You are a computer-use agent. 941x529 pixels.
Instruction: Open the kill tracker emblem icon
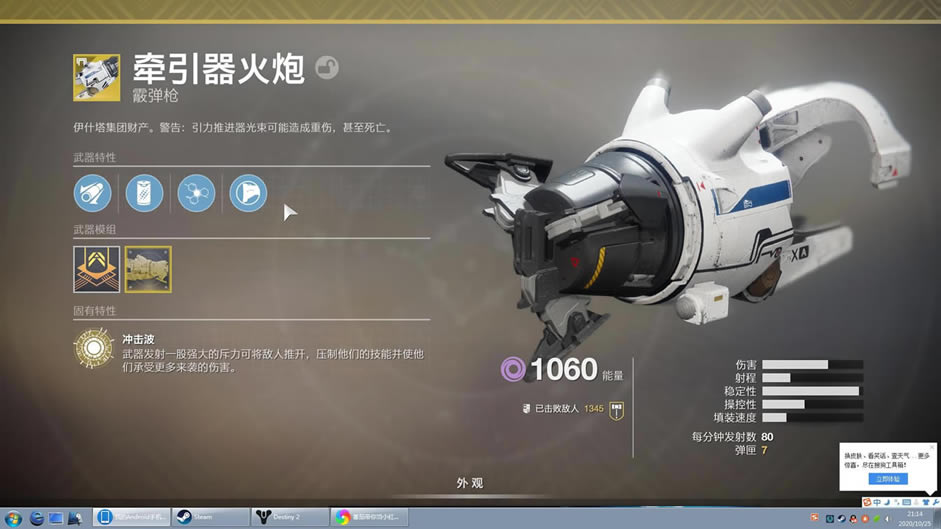pyautogui.click(x=616, y=409)
